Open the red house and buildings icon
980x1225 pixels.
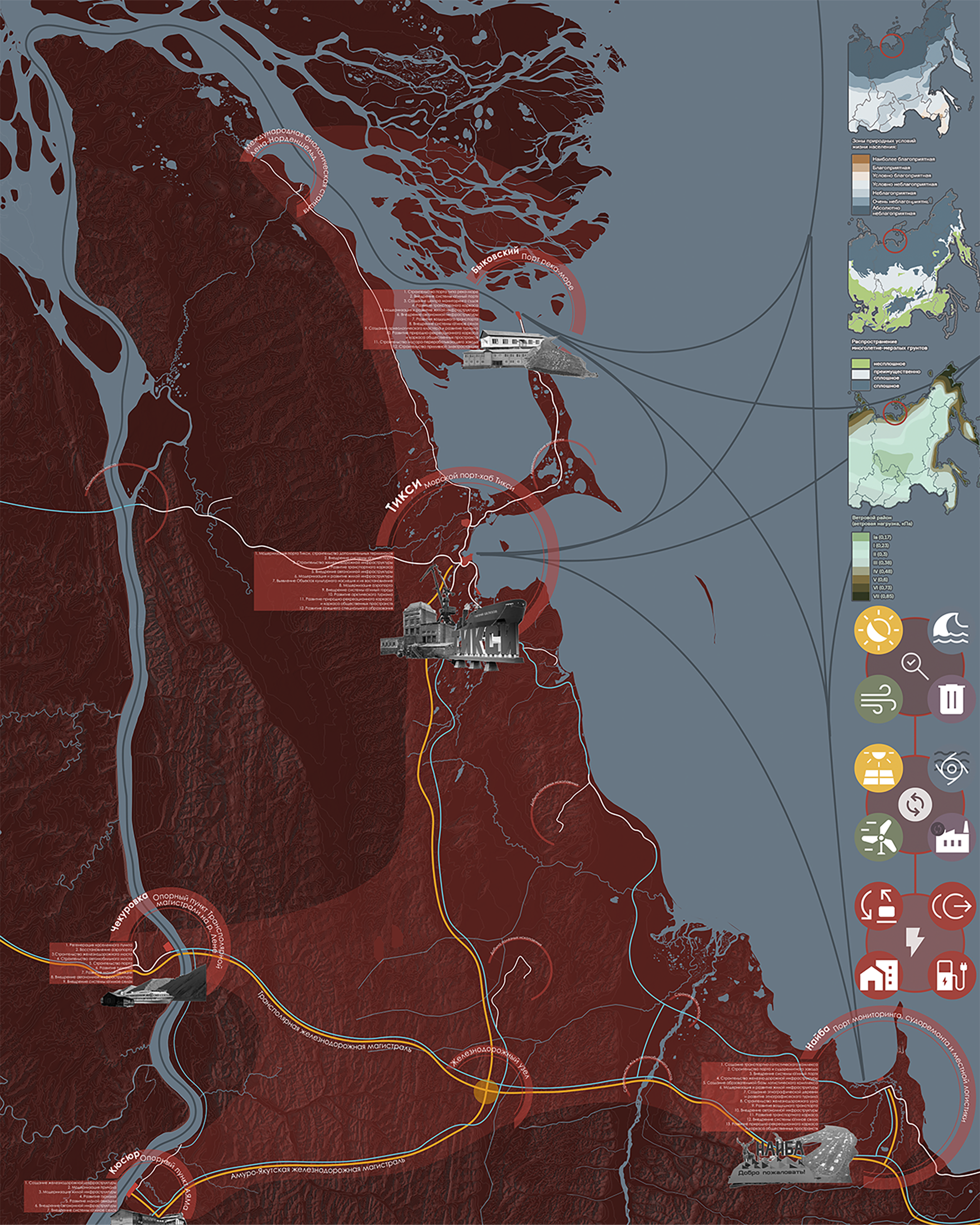tap(878, 975)
